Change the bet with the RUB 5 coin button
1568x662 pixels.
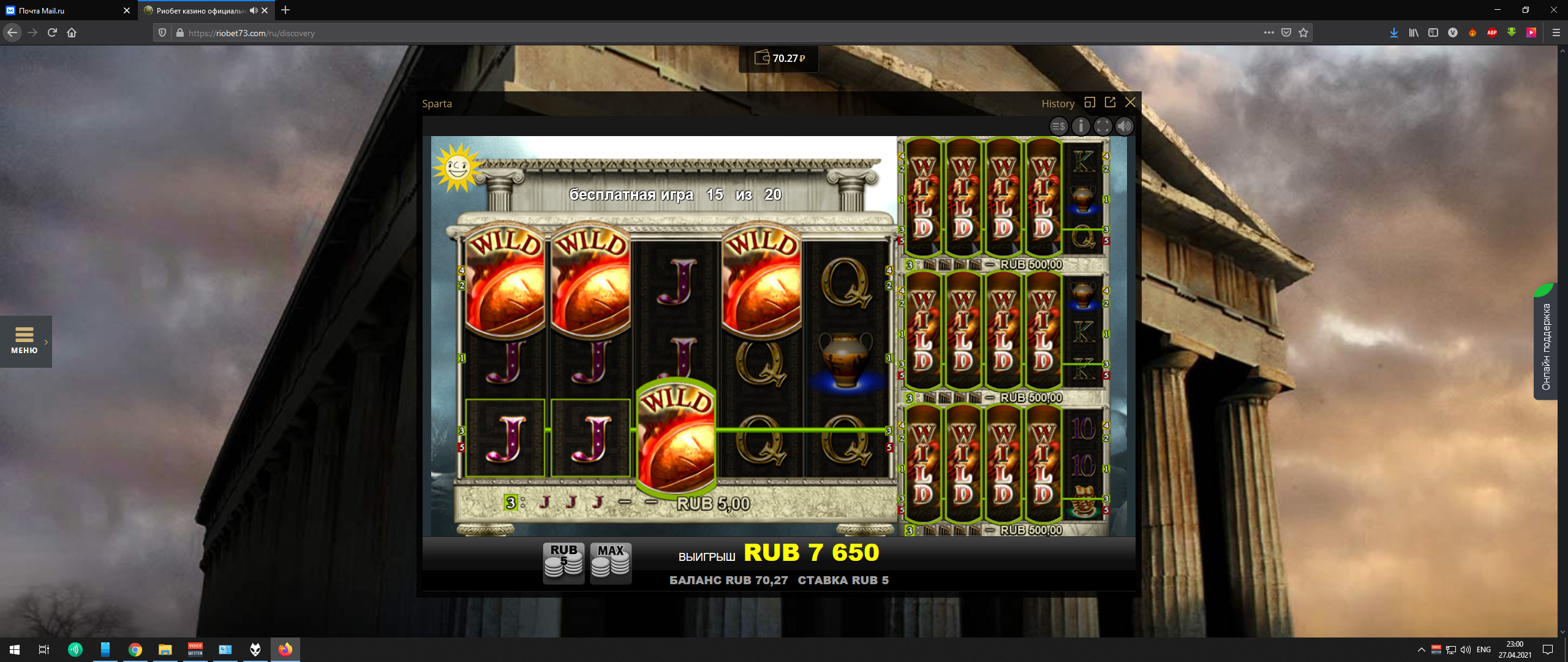563,562
